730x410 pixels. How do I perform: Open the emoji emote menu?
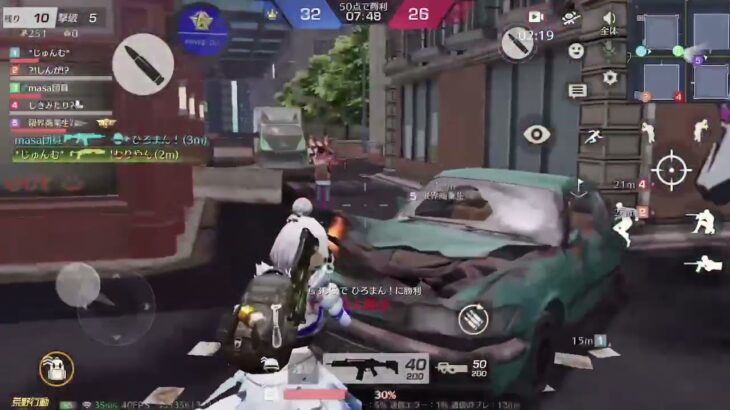576,50
